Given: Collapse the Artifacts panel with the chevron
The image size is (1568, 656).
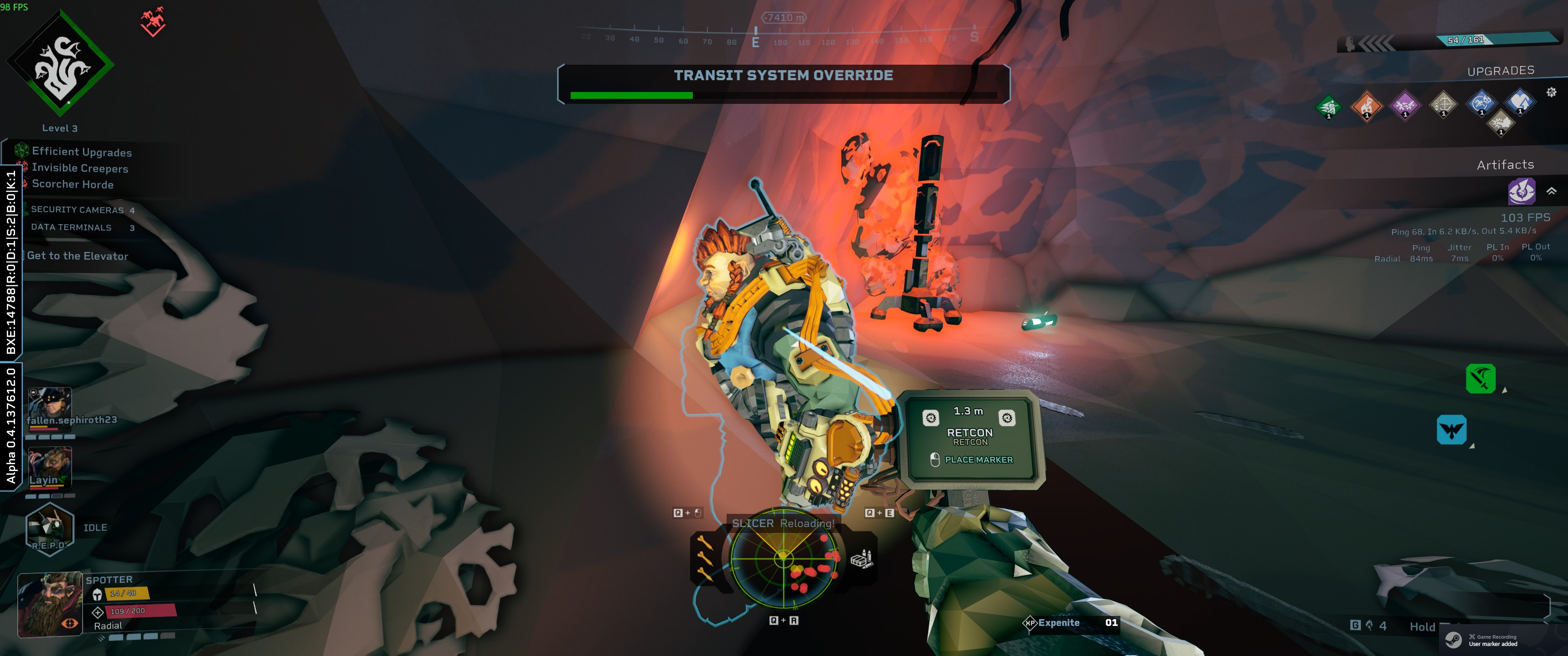Looking at the screenshot, I should [1552, 191].
